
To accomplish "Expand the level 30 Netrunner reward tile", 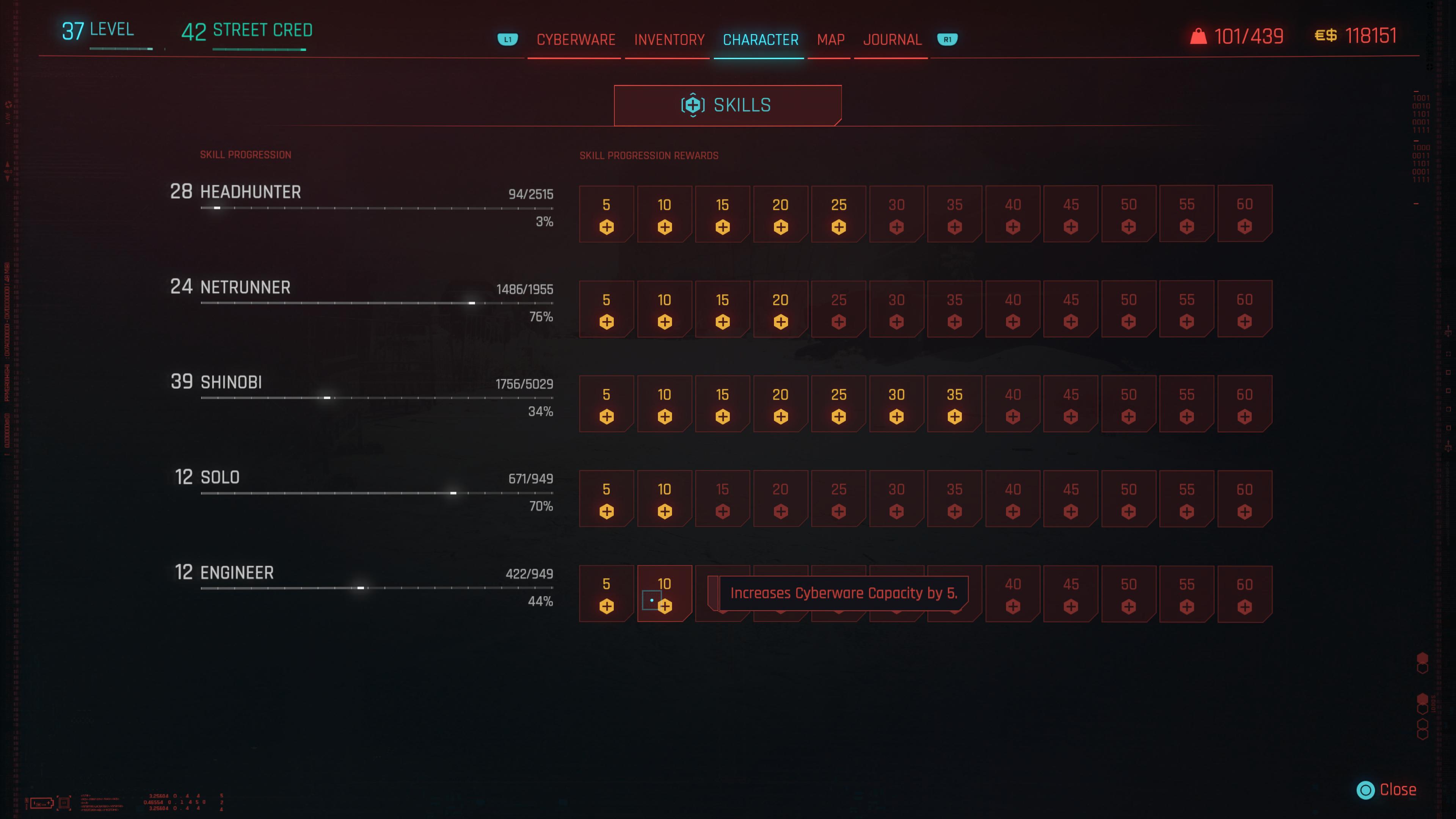I will point(896,309).
